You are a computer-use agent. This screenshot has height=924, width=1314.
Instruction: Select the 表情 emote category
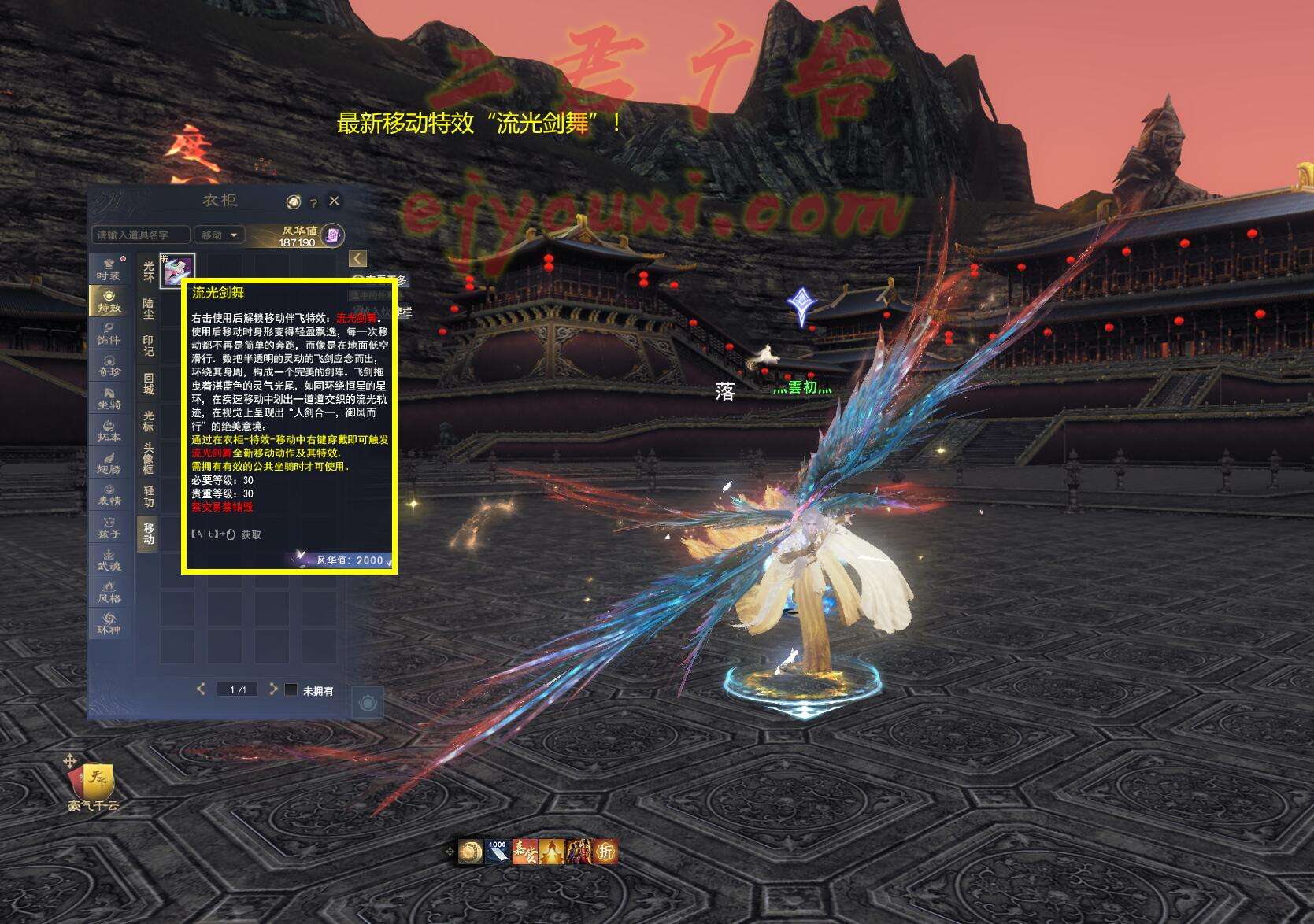109,495
